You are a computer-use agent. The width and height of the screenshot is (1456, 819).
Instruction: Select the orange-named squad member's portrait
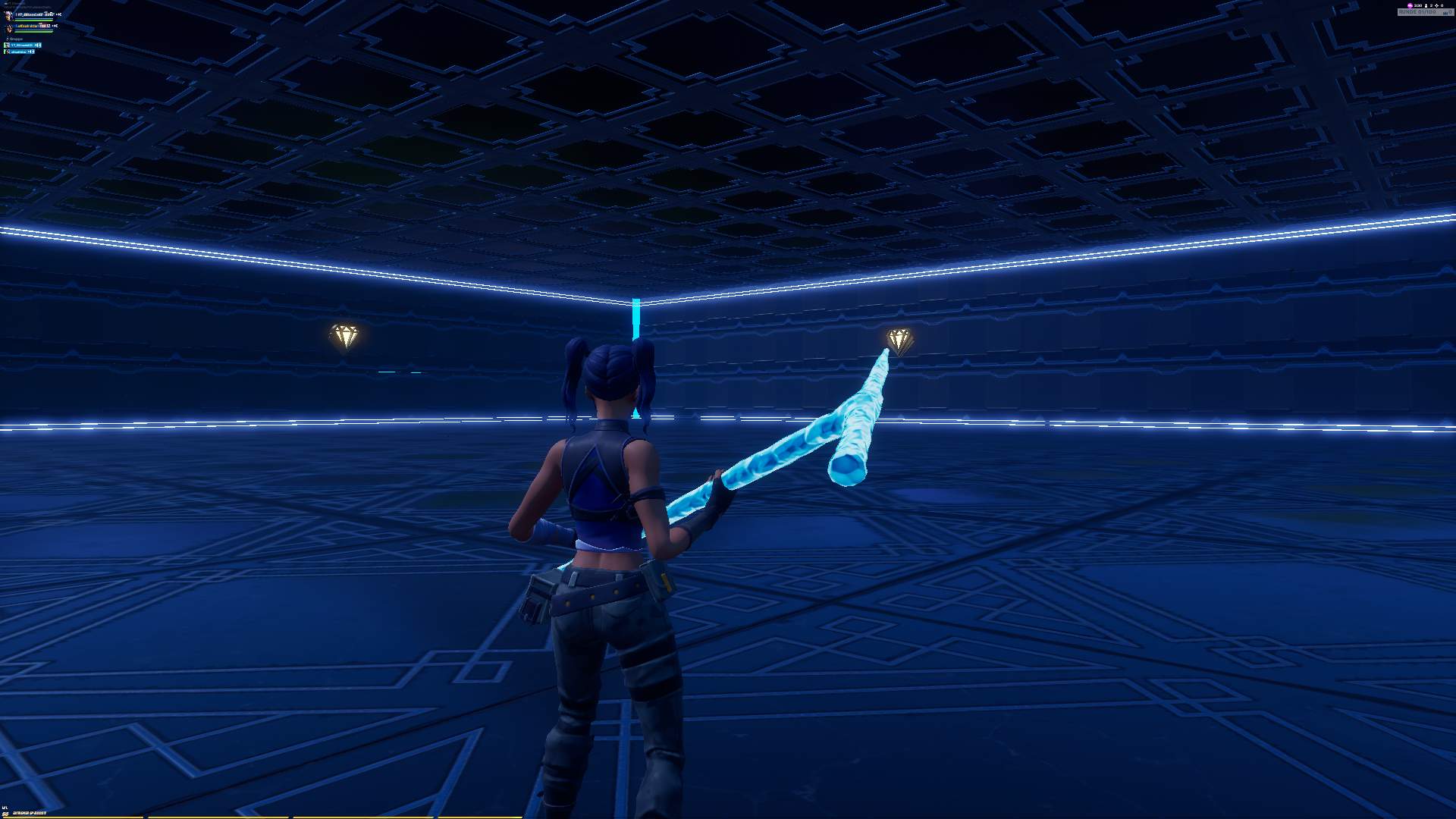point(9,28)
